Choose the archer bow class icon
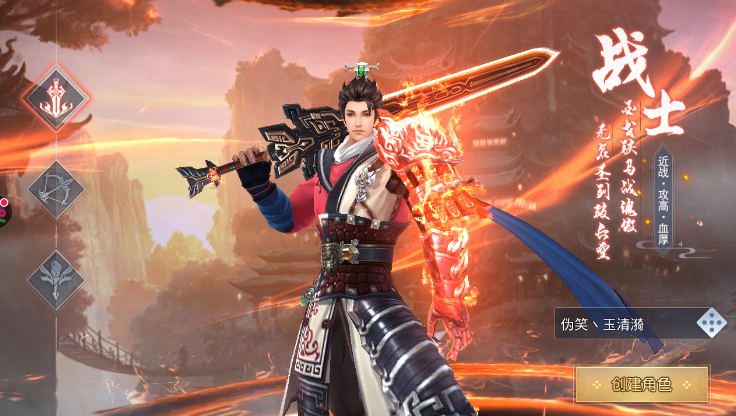Viewport: 736px width, 416px height. (x=56, y=188)
